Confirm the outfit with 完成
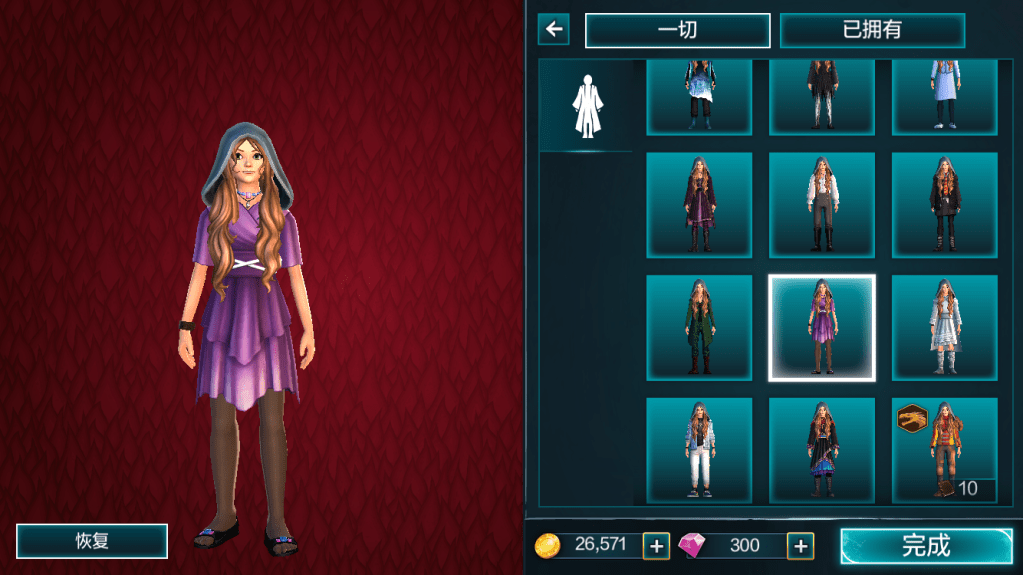1023x575 pixels. tap(926, 546)
